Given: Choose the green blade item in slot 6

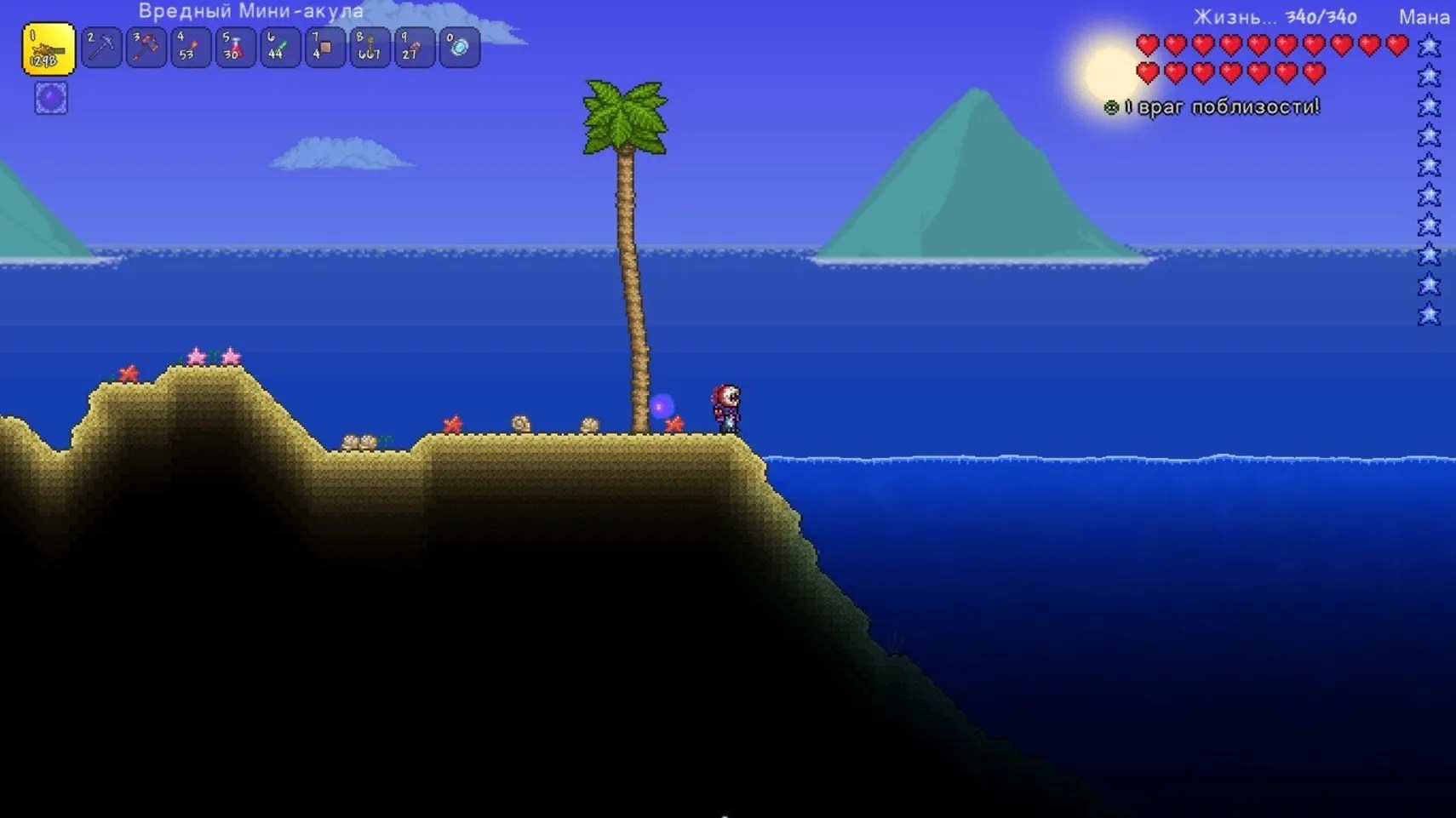Looking at the screenshot, I should click(280, 48).
